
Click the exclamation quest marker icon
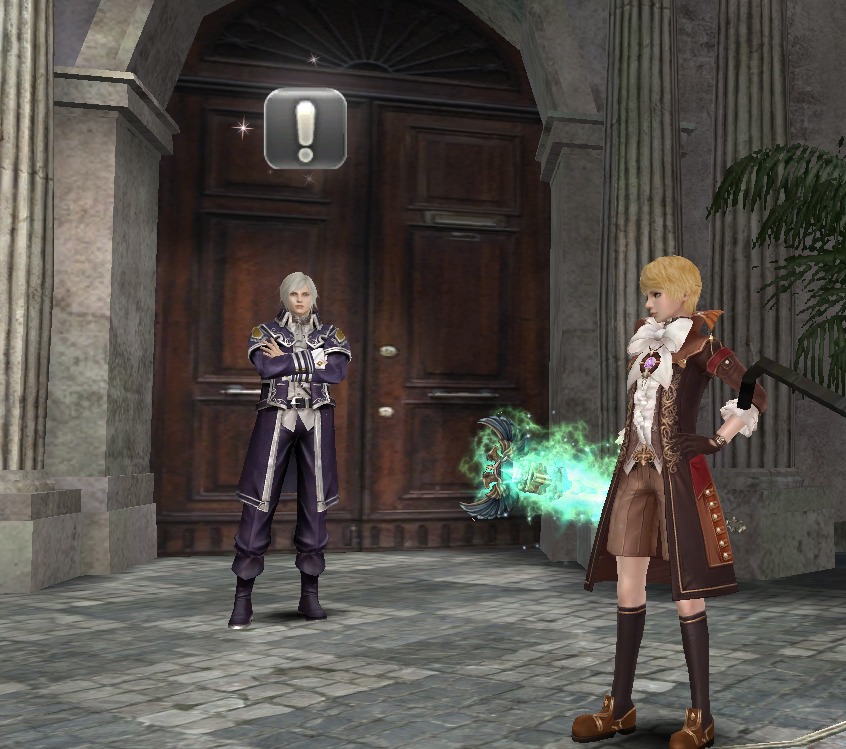point(305,129)
